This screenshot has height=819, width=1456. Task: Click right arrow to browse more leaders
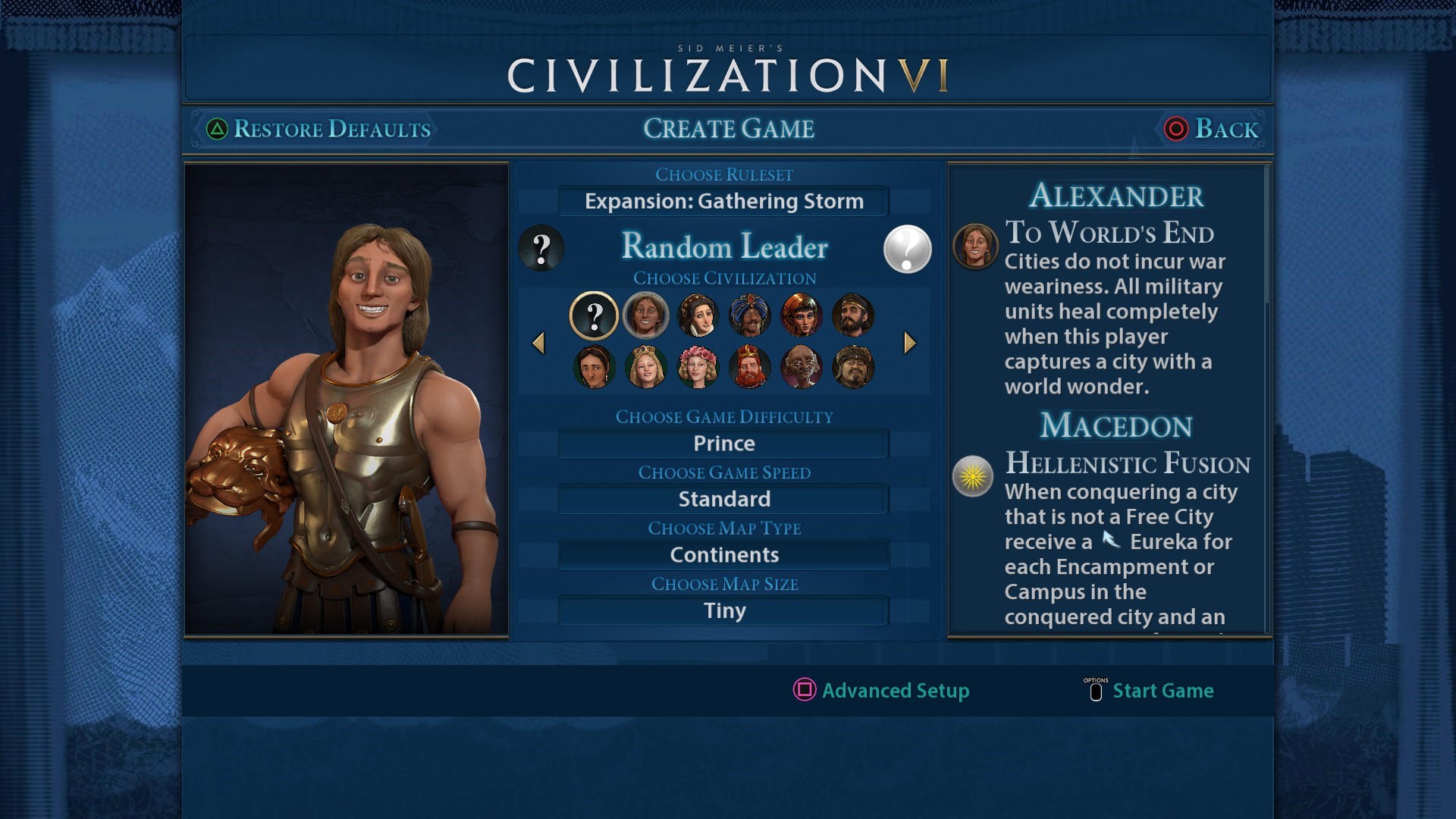[x=909, y=343]
